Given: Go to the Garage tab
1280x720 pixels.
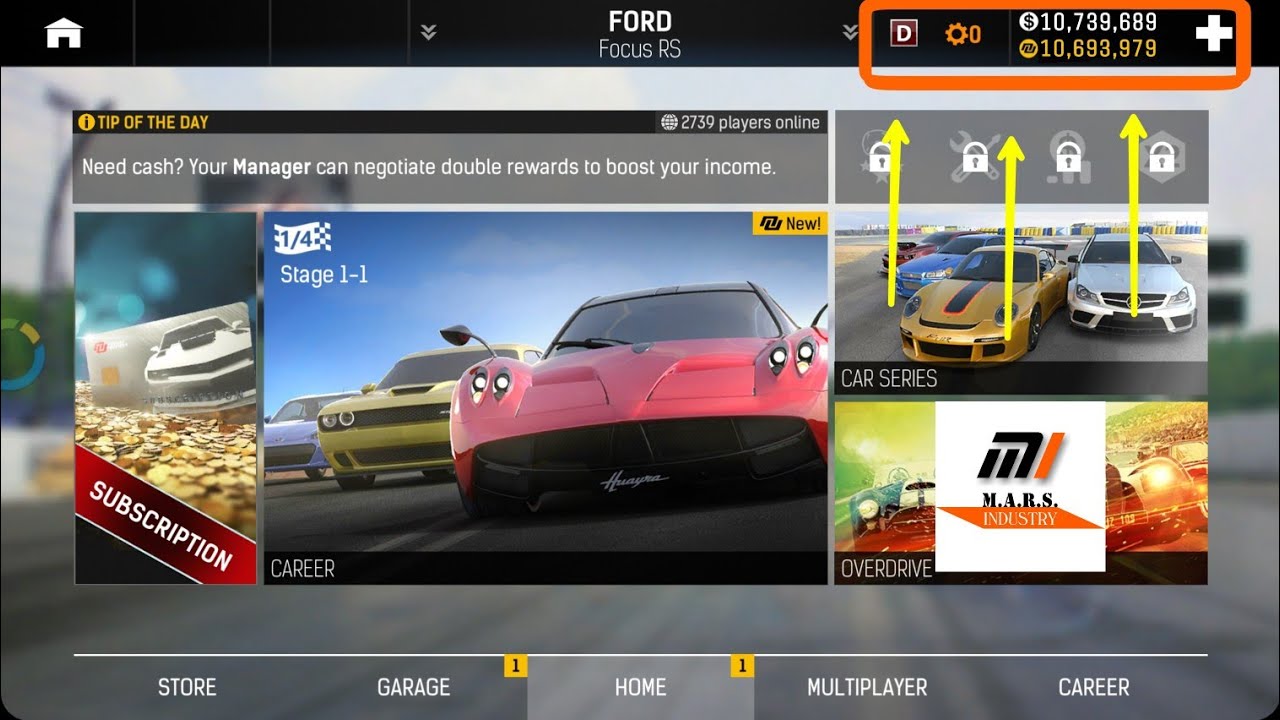Looking at the screenshot, I should tap(413, 687).
